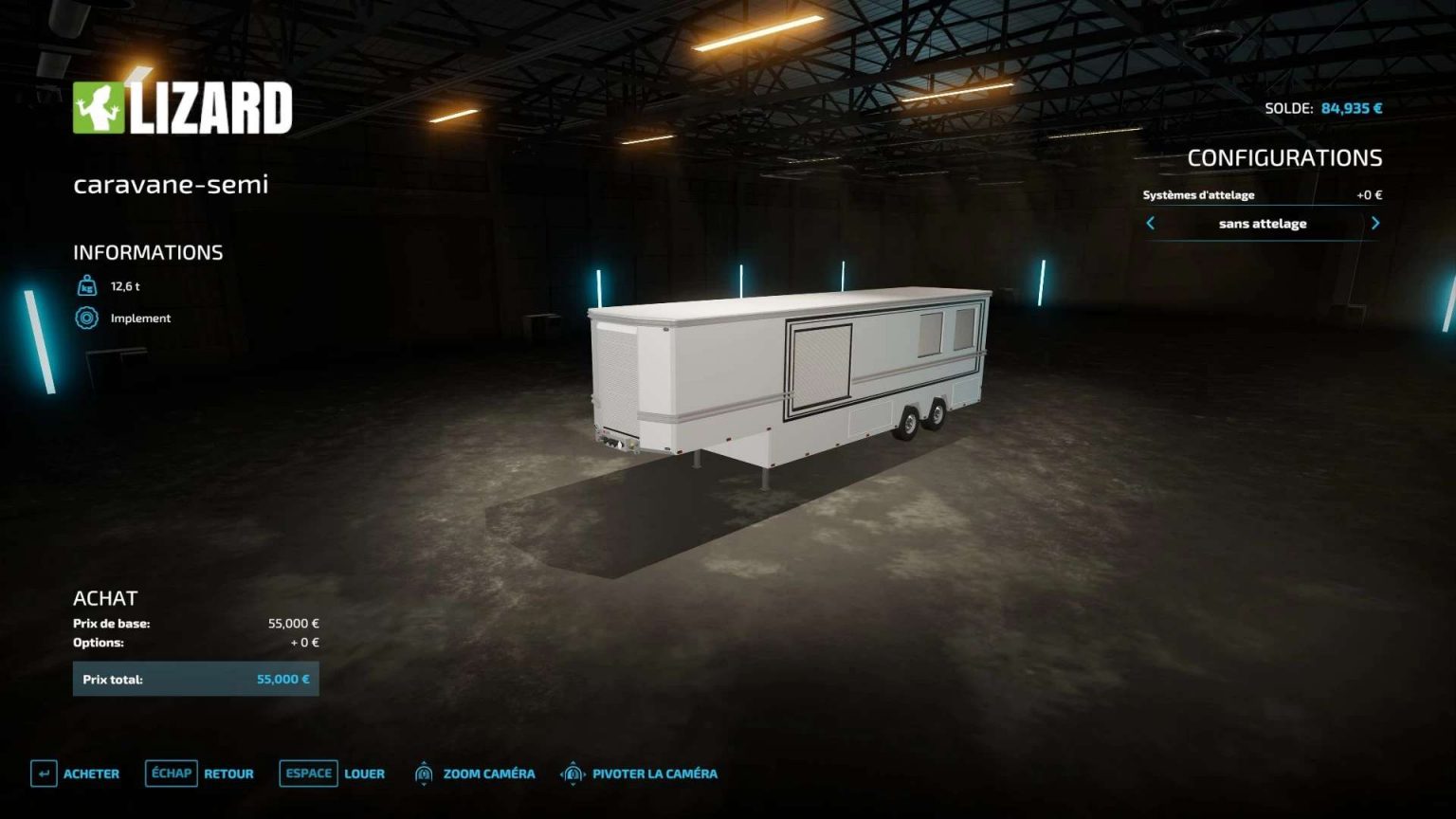Select previous hitch option with left arrow

click(x=1150, y=224)
